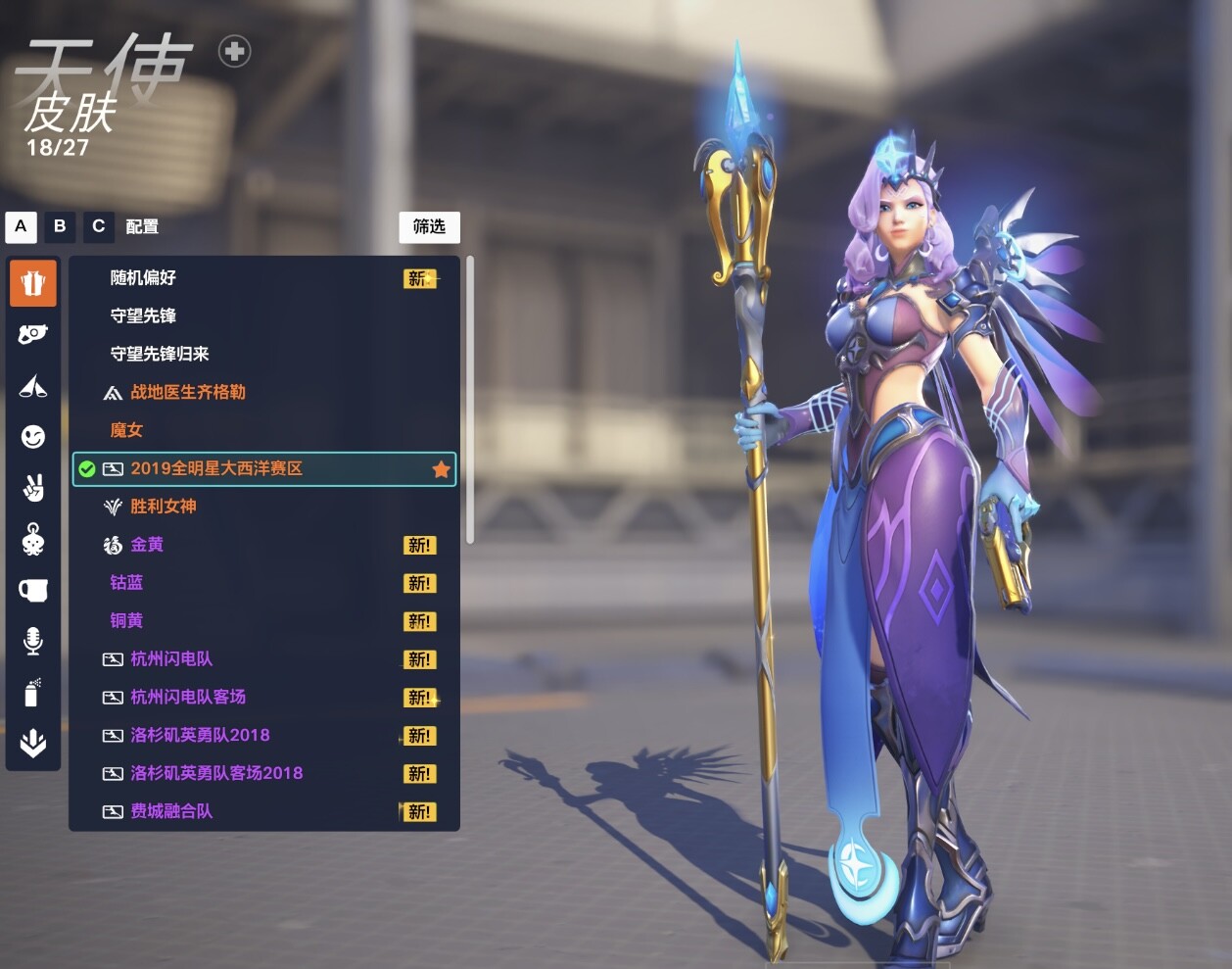The width and height of the screenshot is (1232, 969).
Task: Switch to loadout tab C
Action: [98, 226]
